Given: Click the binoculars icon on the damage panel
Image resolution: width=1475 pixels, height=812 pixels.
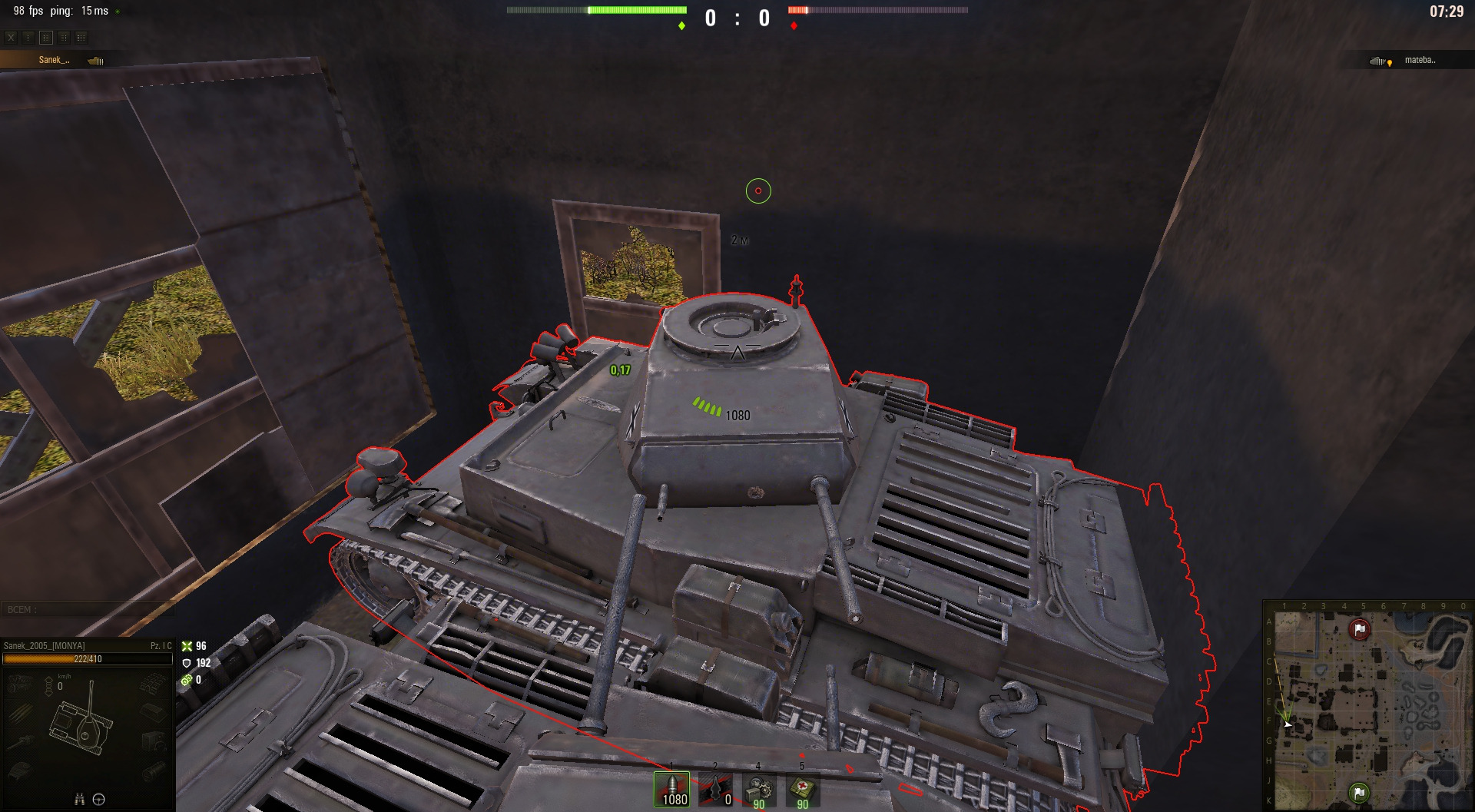Looking at the screenshot, I should tap(78, 800).
